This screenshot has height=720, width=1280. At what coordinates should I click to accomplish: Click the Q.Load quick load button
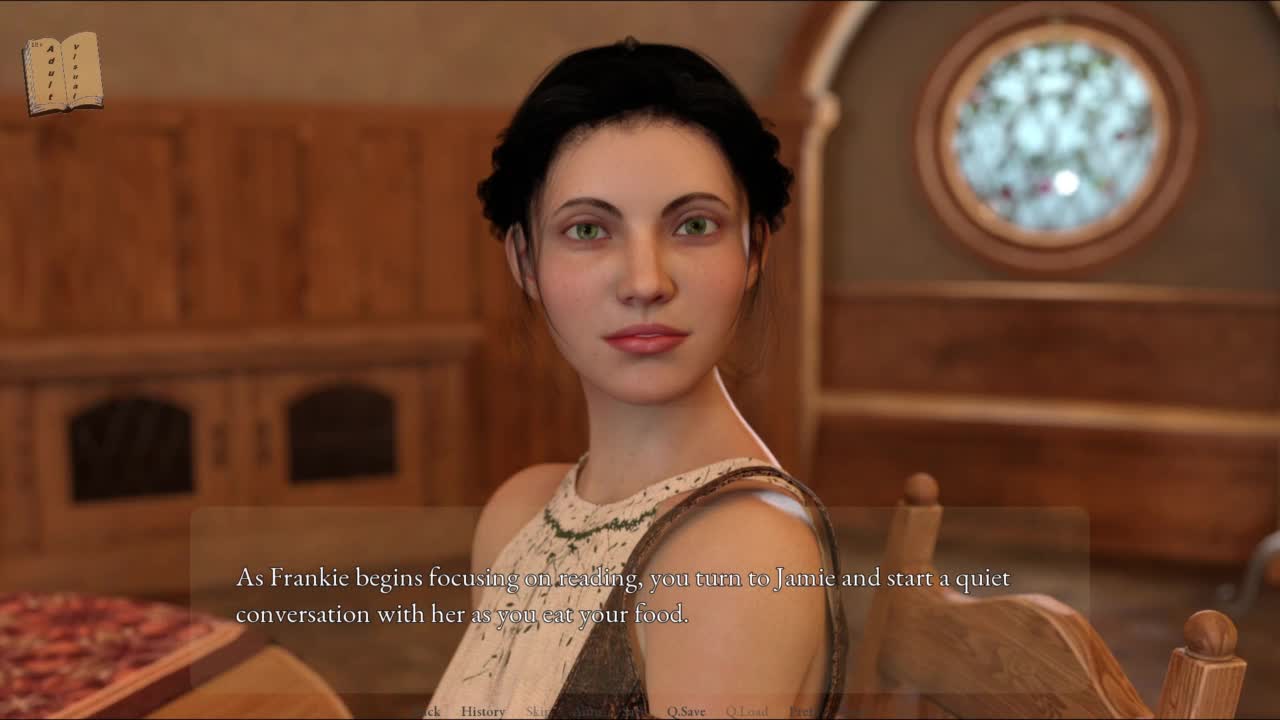746,711
